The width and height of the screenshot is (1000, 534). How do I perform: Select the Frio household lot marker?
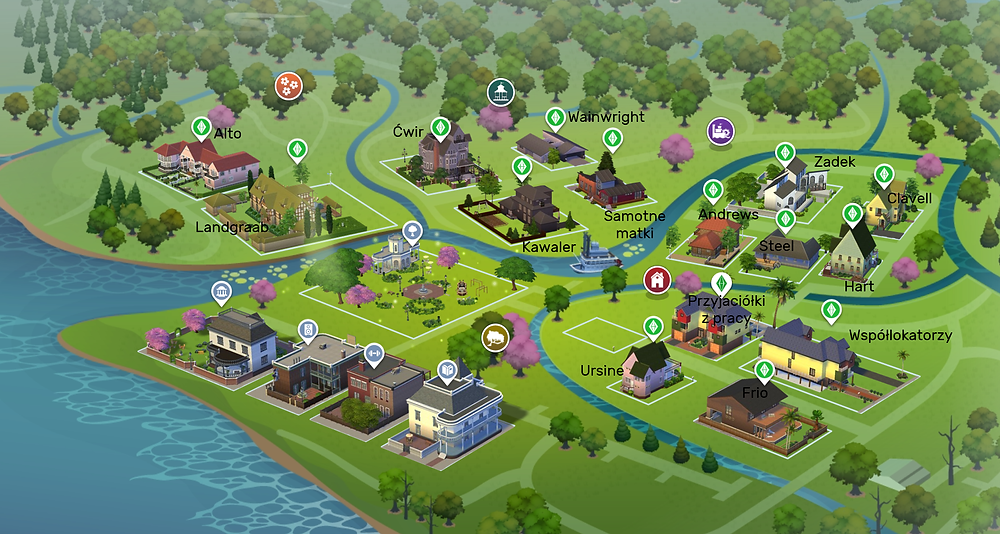tap(765, 372)
